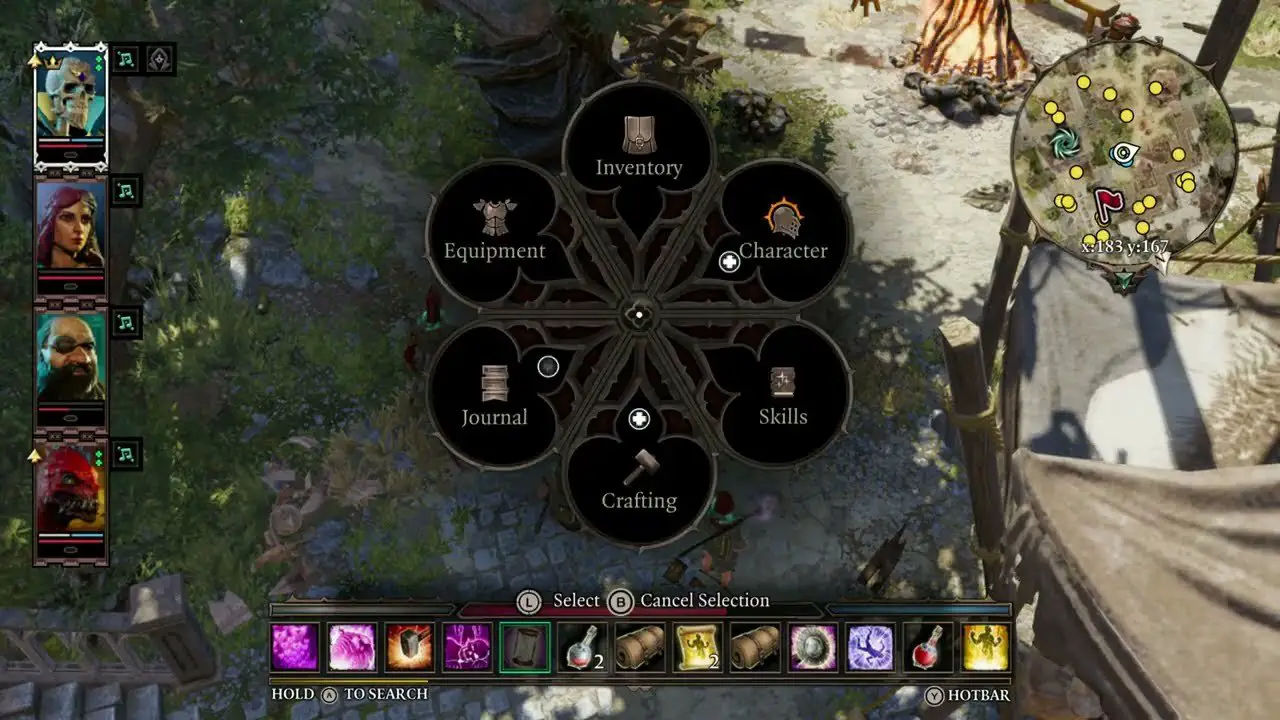Screen dimensions: 1280x720
Task: Use the yellow scroll with figure
Action: [697, 647]
